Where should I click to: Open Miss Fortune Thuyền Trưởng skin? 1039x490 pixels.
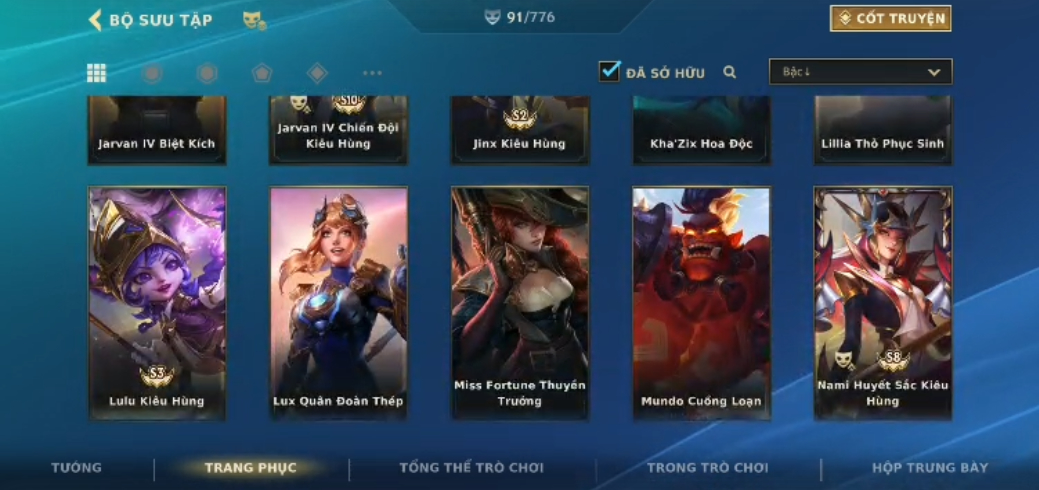click(x=519, y=302)
